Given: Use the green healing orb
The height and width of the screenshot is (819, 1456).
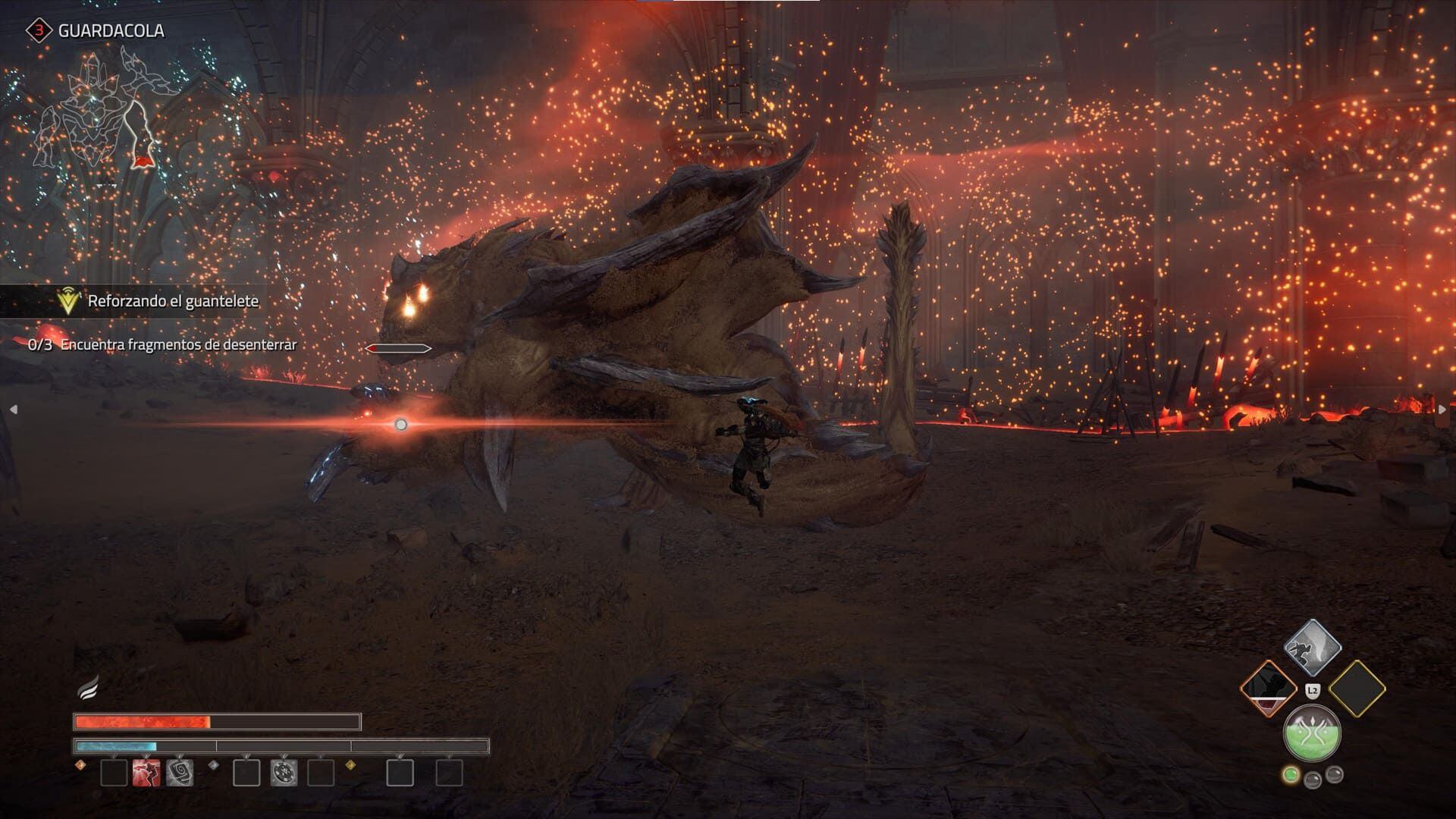Looking at the screenshot, I should [x=1313, y=733].
